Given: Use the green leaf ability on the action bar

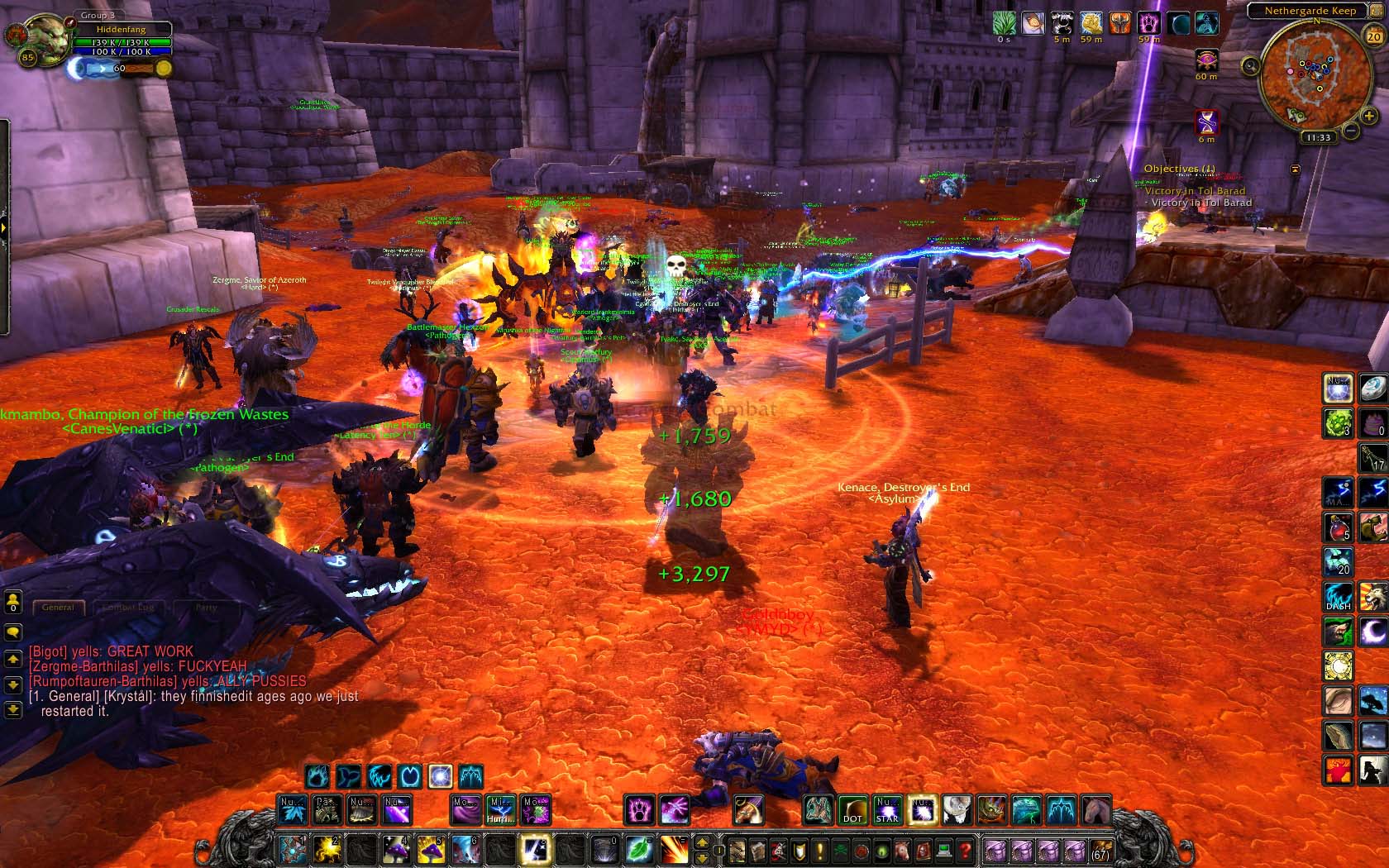Looking at the screenshot, I should (x=639, y=849).
